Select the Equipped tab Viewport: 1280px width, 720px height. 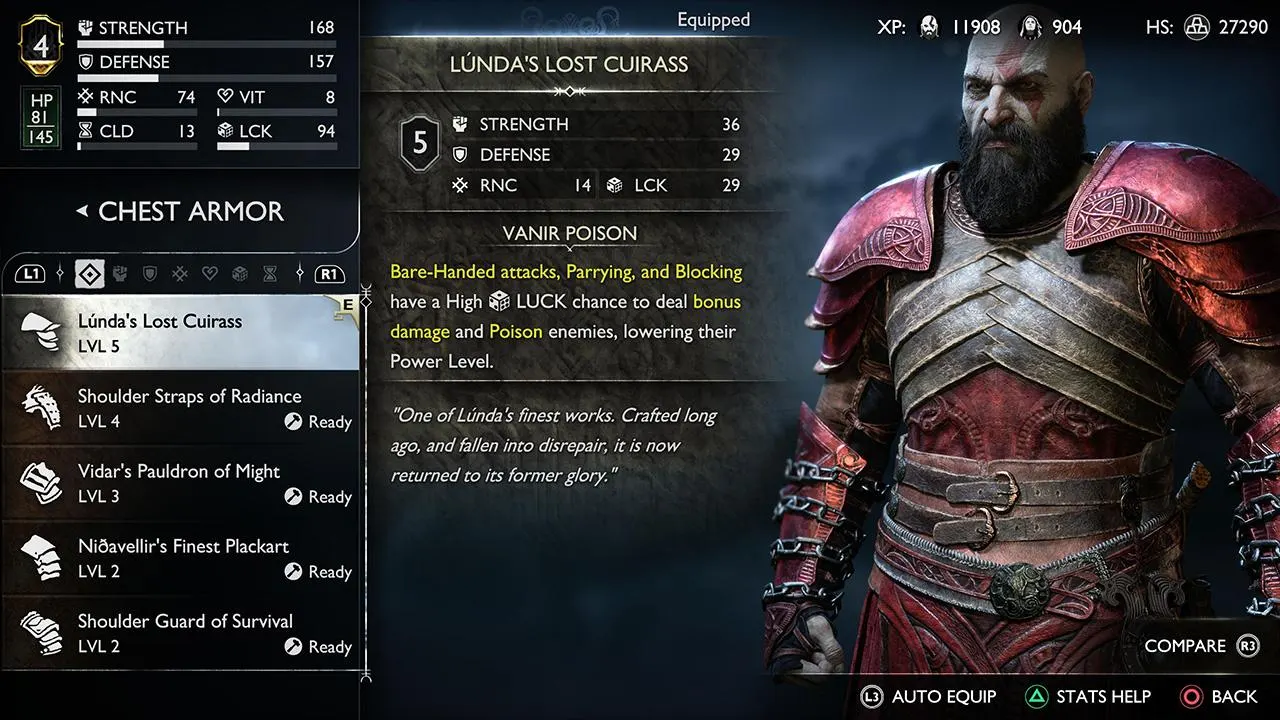click(713, 19)
